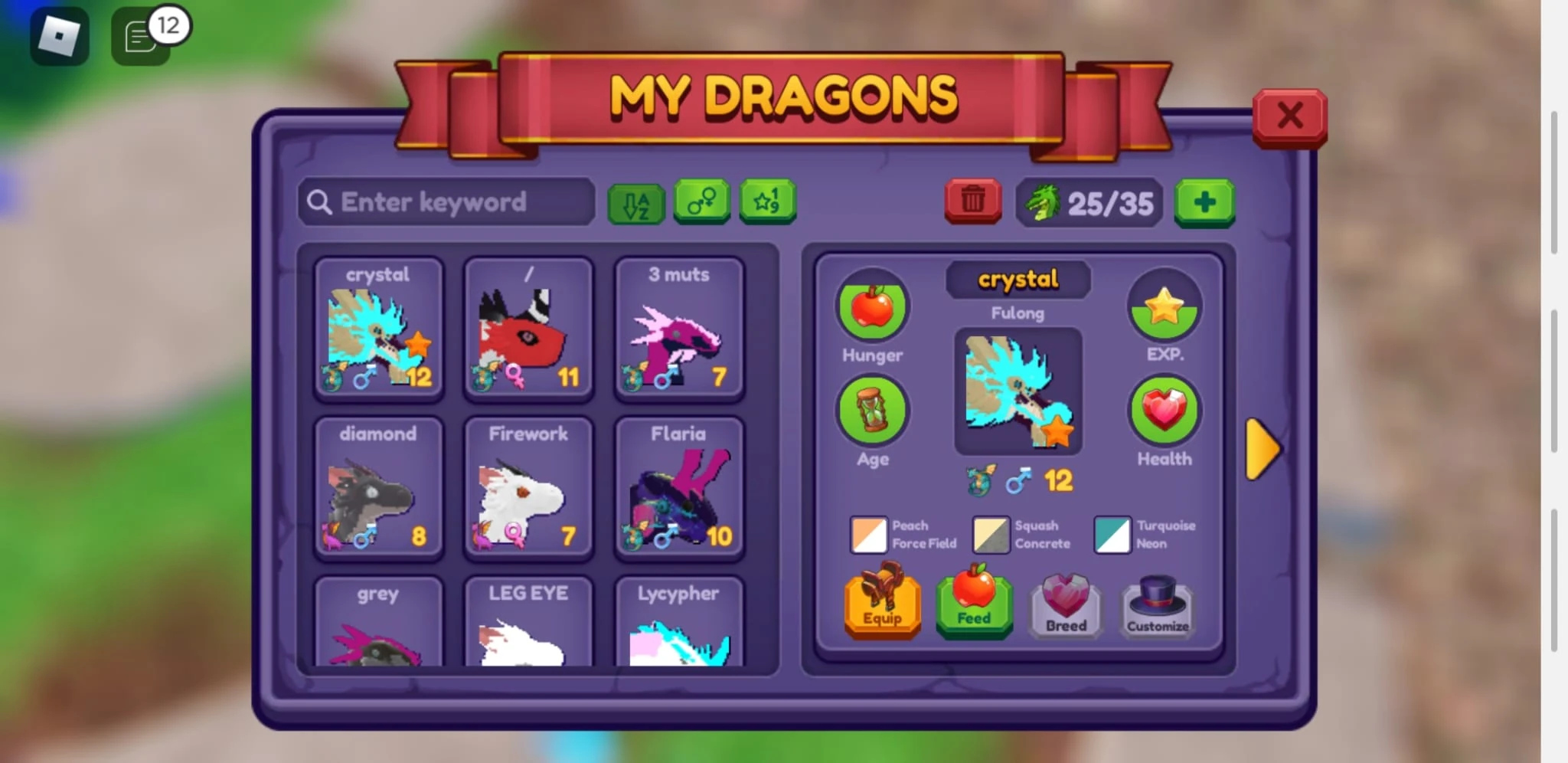Open the trash icon to delete a dragon
The height and width of the screenshot is (763, 1568).
coord(972,201)
